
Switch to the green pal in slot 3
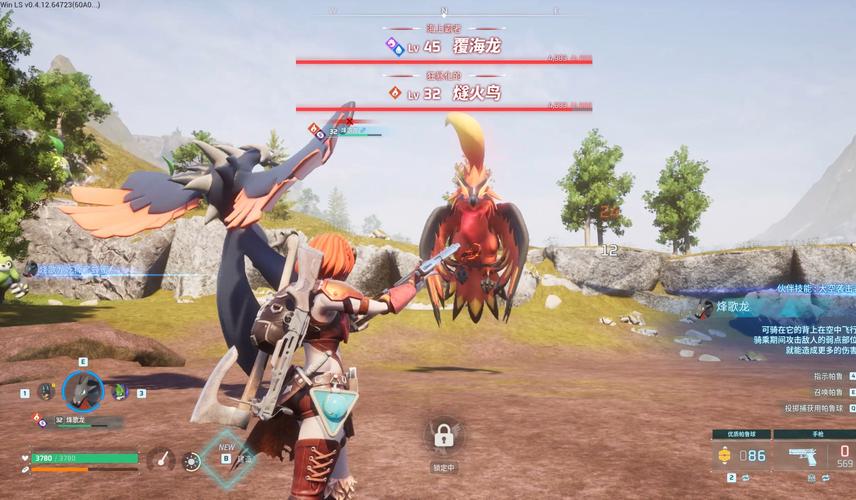121,393
